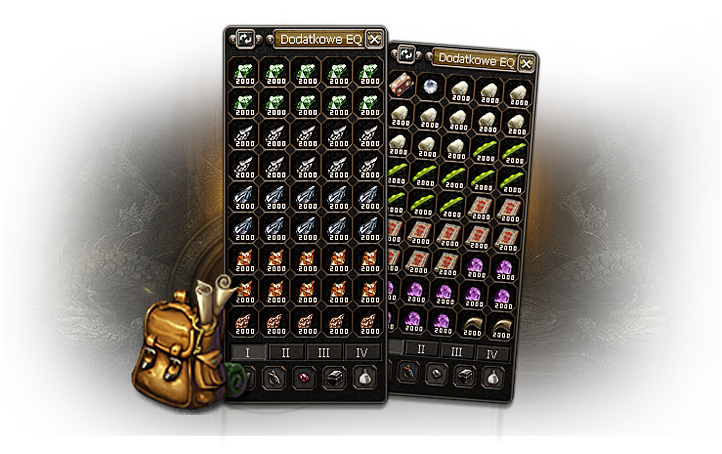
Task: Open tab III of the rear inventory
Action: [x=456, y=352]
